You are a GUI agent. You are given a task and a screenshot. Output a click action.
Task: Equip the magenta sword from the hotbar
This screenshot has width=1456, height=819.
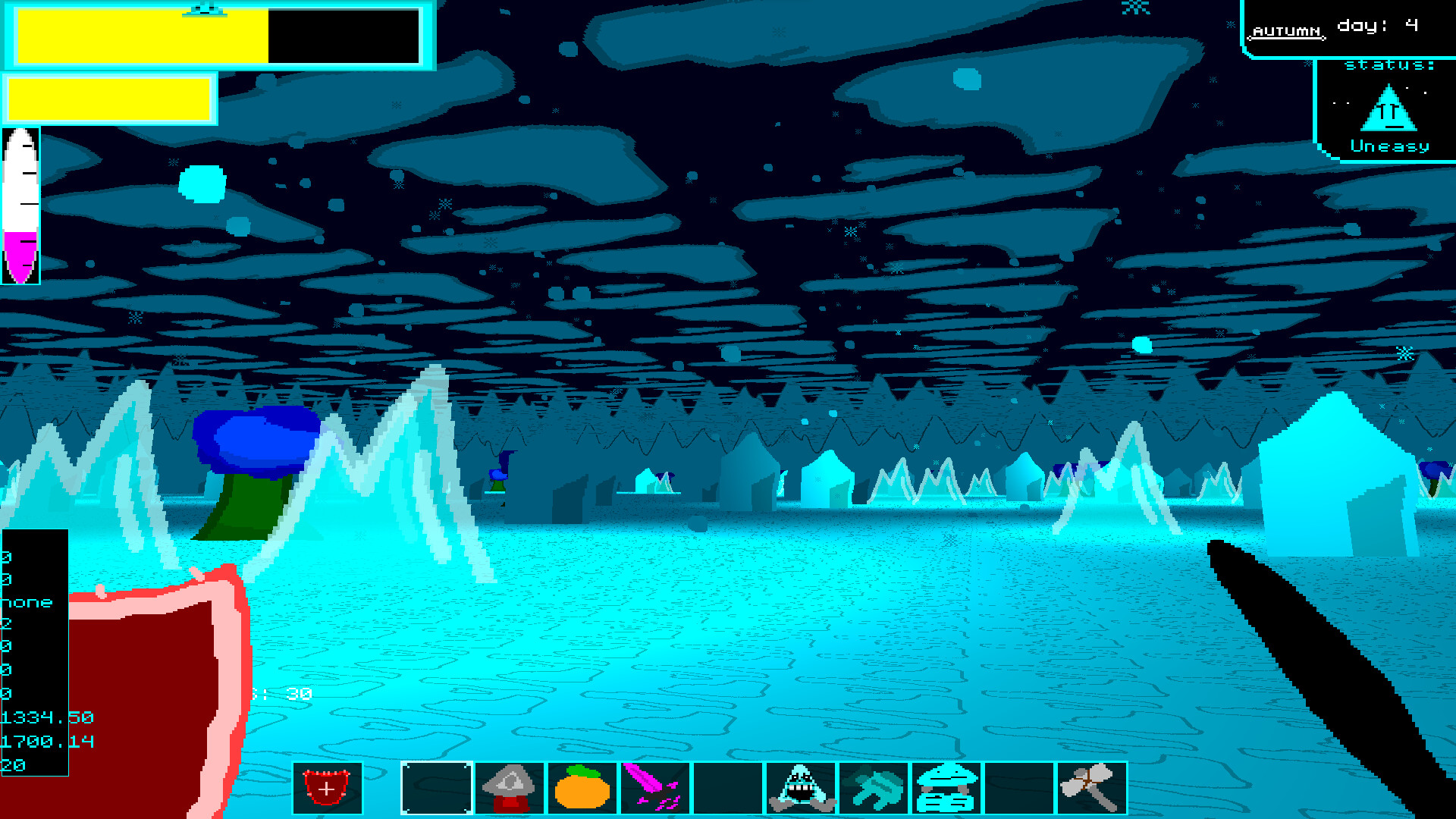[656, 789]
